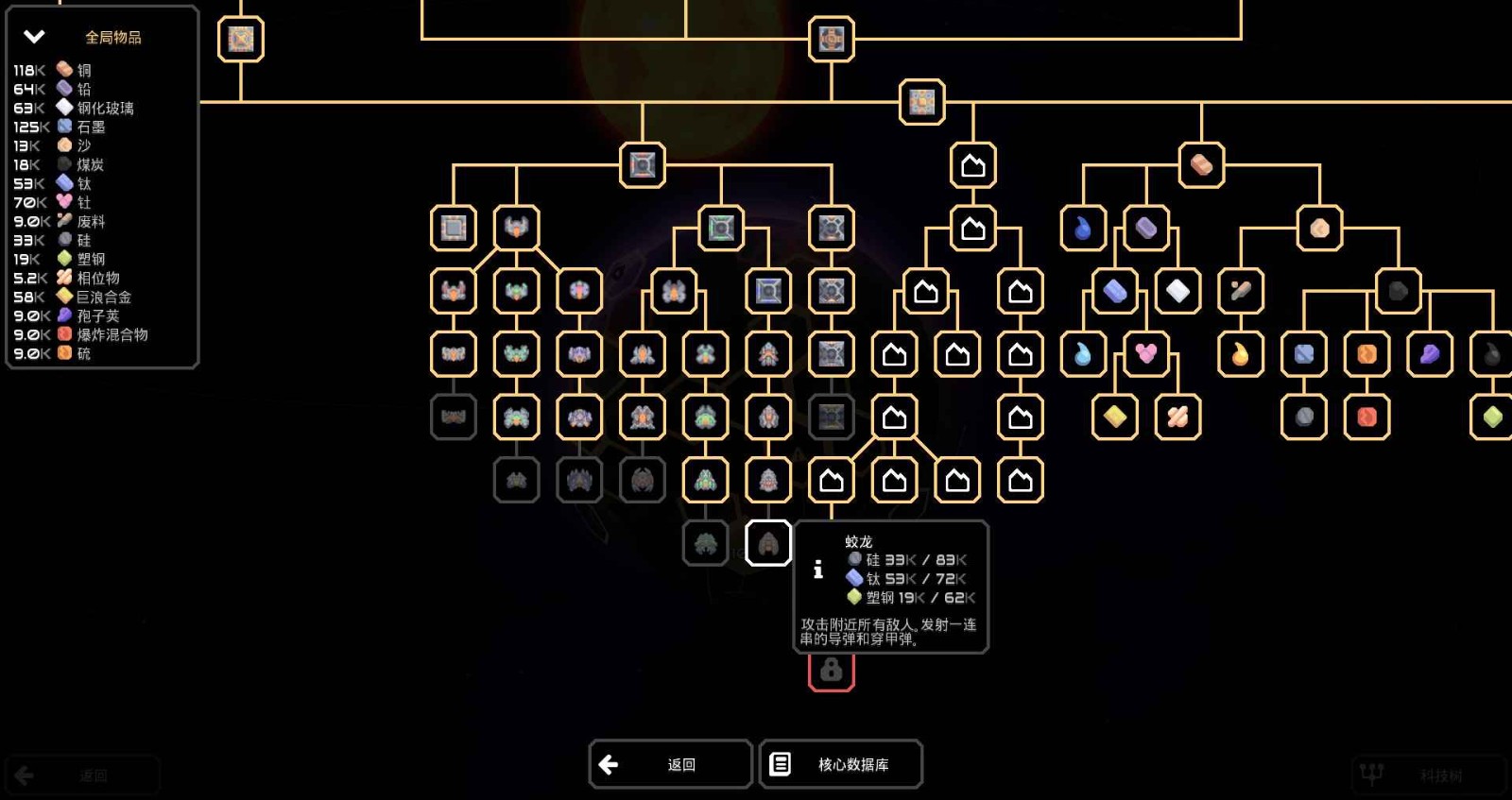Image resolution: width=1512 pixels, height=800 pixels.
Task: Click the document icon on 核心数据库 button
Action: pos(782,764)
